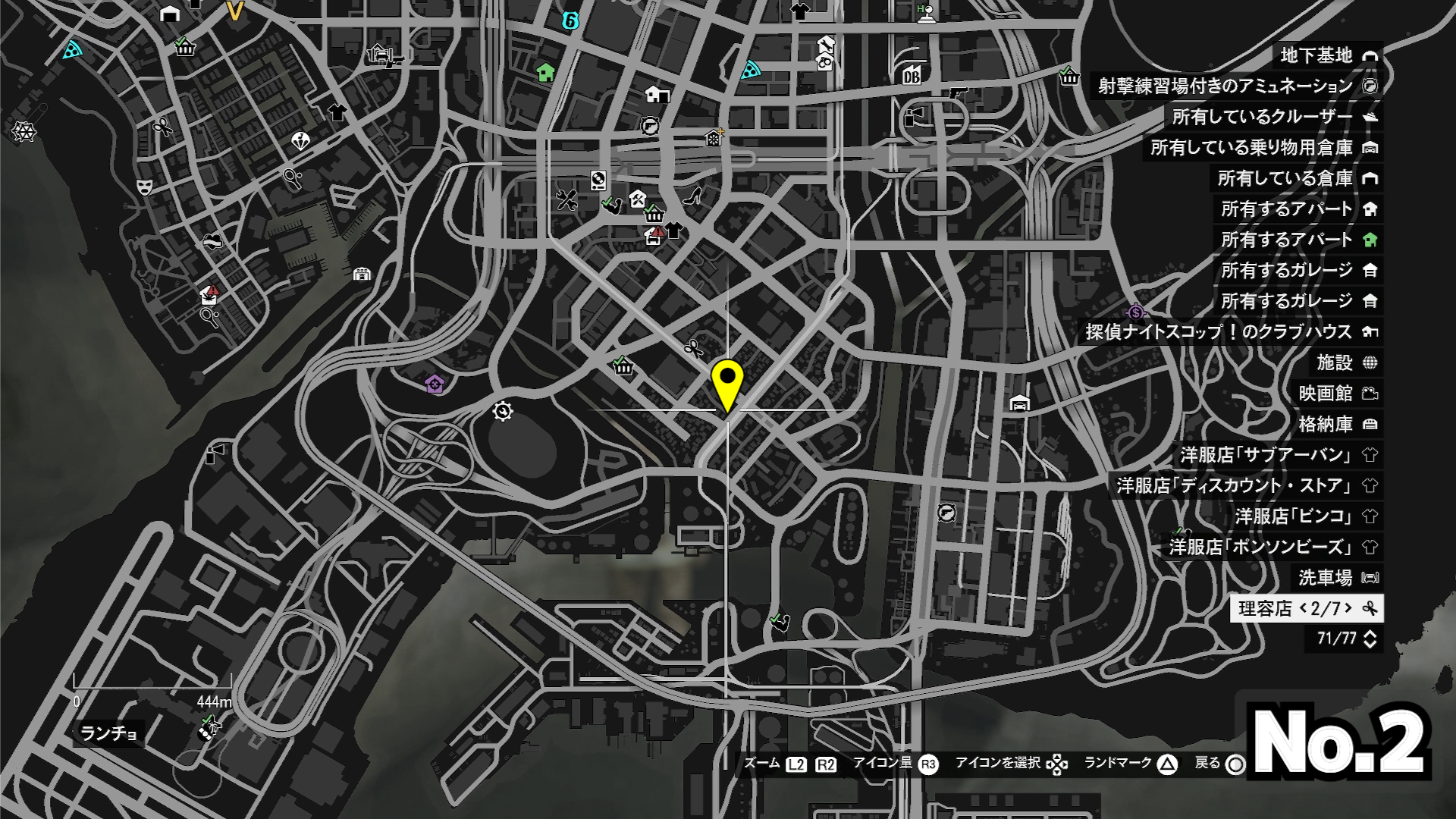1456x819 pixels.
Task: Pick 洋服店「ディスカウント・ストア」 from legend
Action: [1246, 485]
